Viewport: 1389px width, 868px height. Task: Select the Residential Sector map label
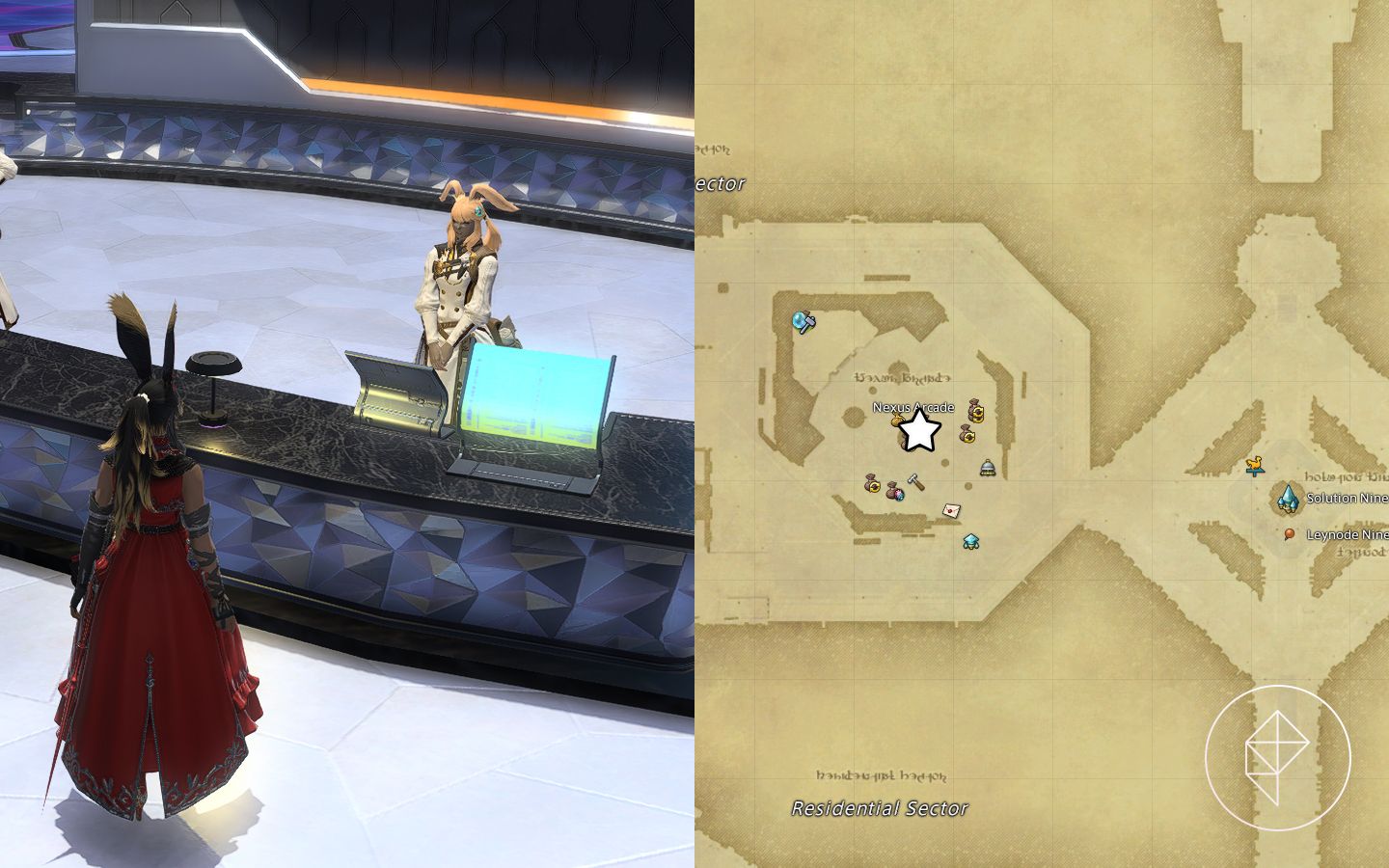coord(879,809)
